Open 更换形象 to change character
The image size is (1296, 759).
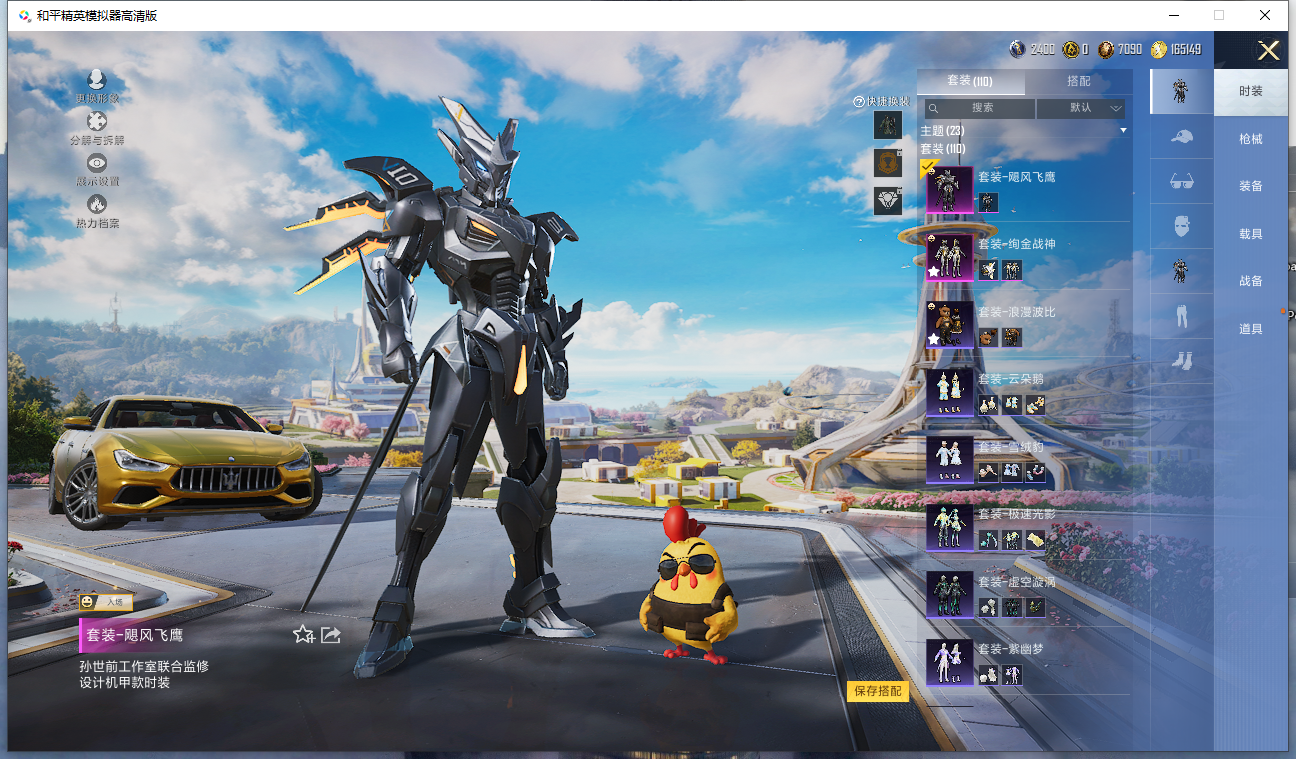pyautogui.click(x=97, y=85)
